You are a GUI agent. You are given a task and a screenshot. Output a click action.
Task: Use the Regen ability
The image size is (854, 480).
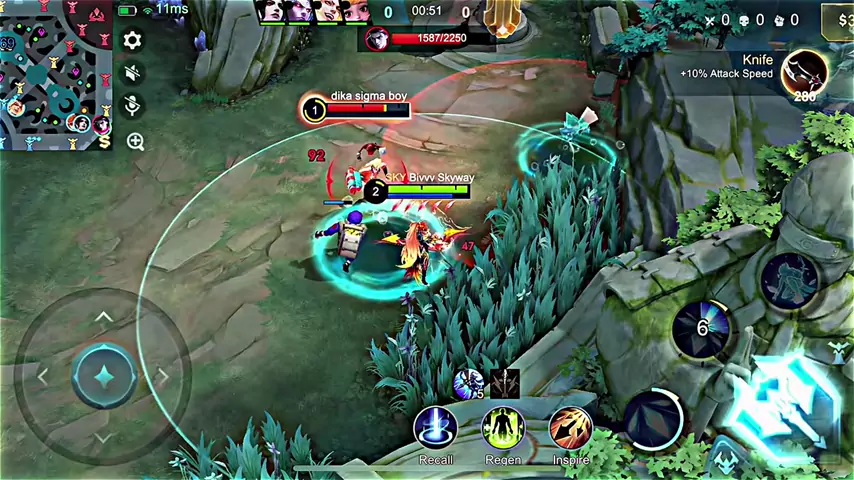click(503, 428)
